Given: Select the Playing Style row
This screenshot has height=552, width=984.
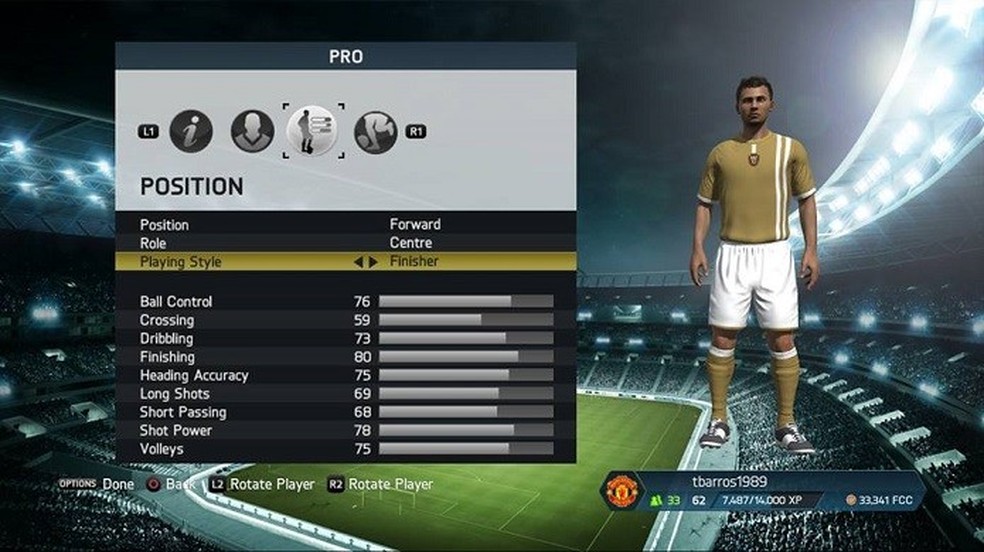Looking at the screenshot, I should pos(345,262).
